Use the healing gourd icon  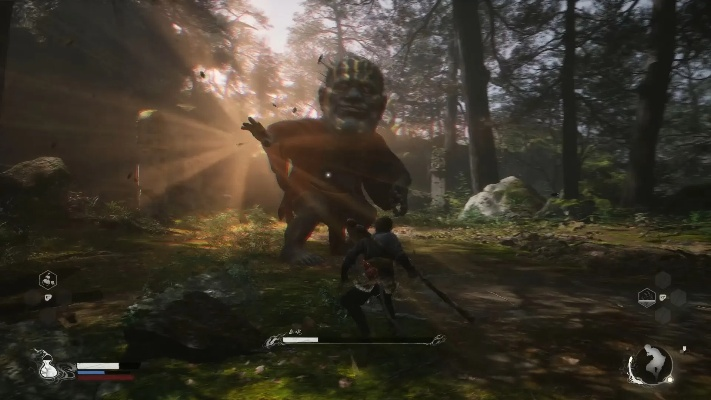[x=47, y=368]
